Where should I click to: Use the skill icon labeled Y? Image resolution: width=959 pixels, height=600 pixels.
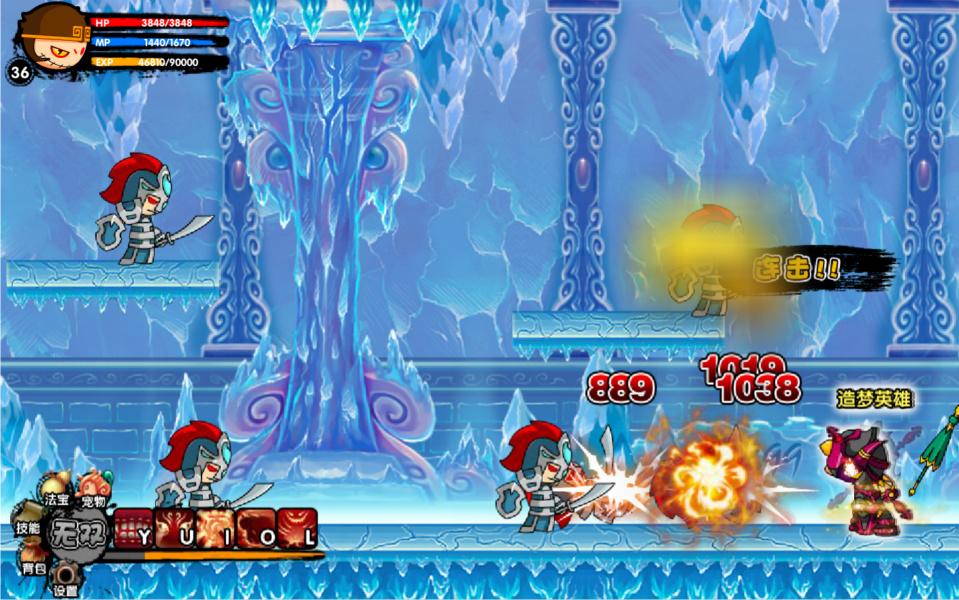[x=132, y=526]
